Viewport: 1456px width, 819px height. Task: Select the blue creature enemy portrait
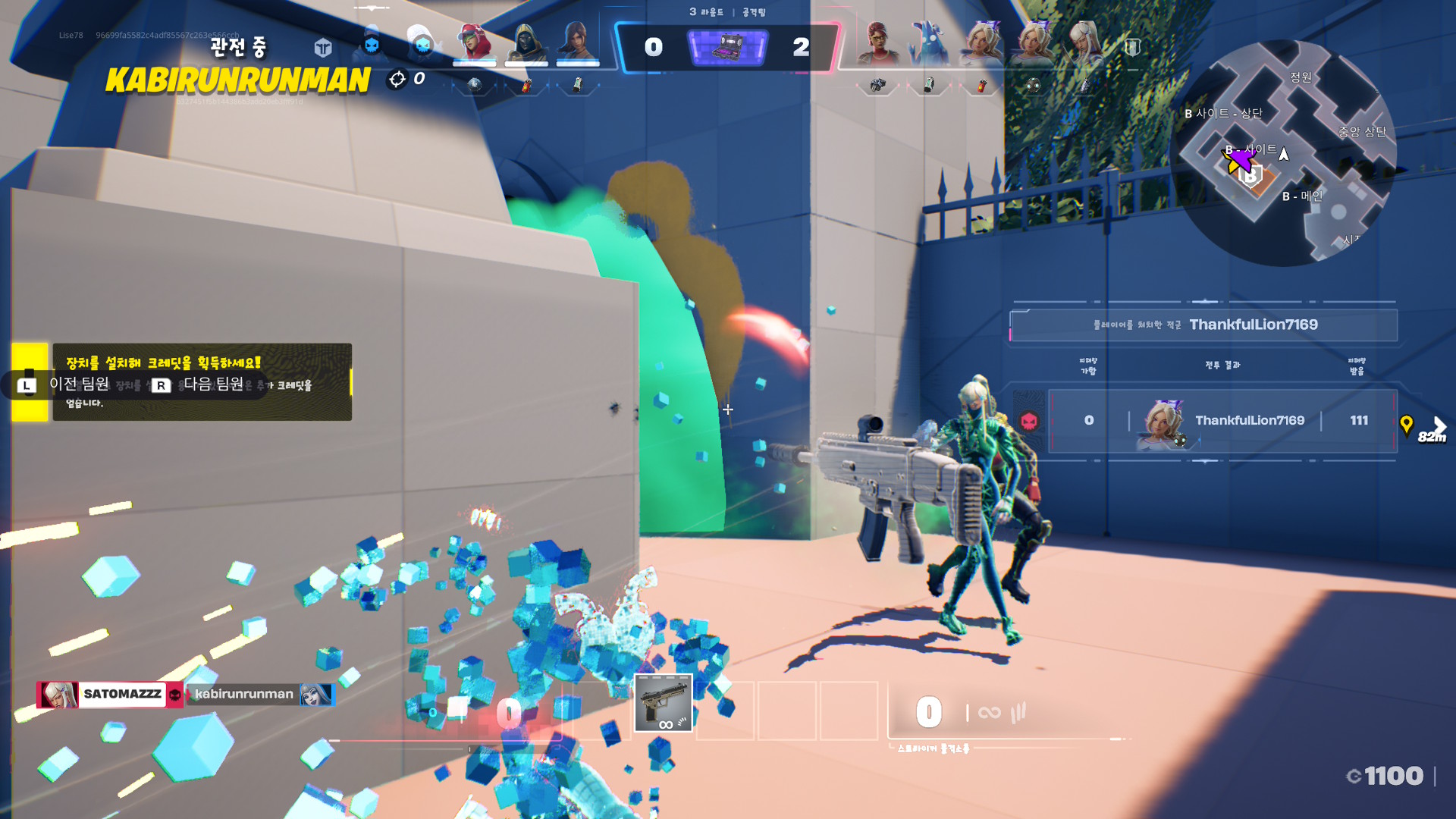pos(929,42)
